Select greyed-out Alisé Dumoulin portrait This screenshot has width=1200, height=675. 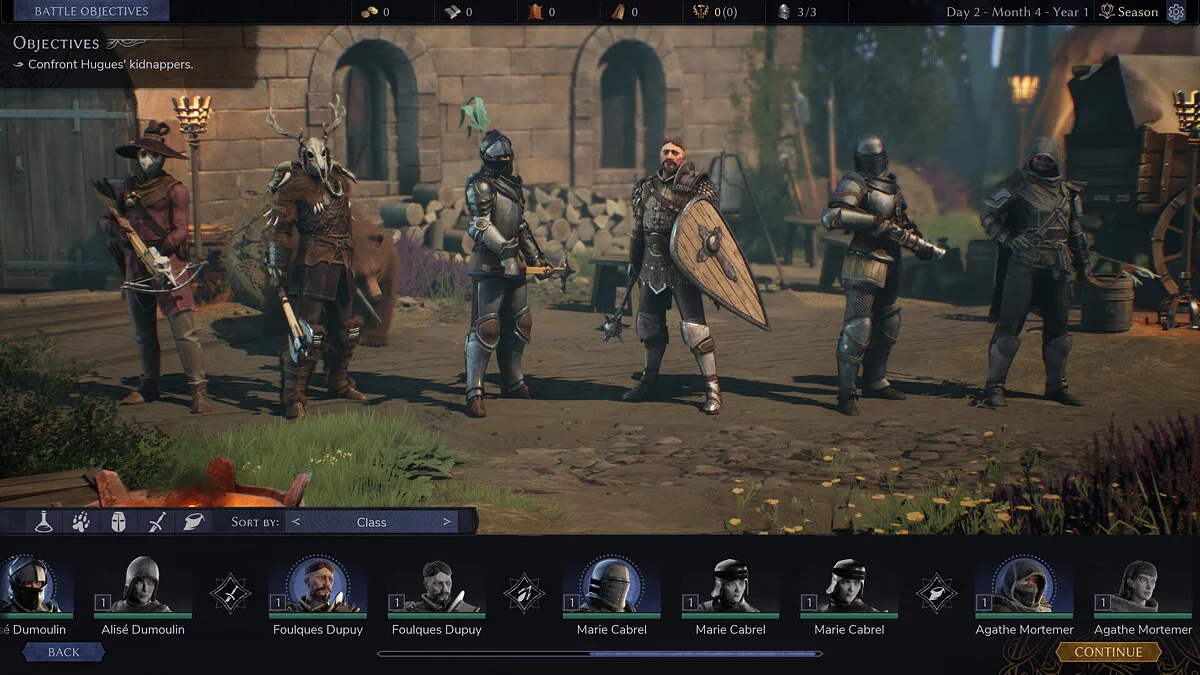pyautogui.click(x=142, y=586)
